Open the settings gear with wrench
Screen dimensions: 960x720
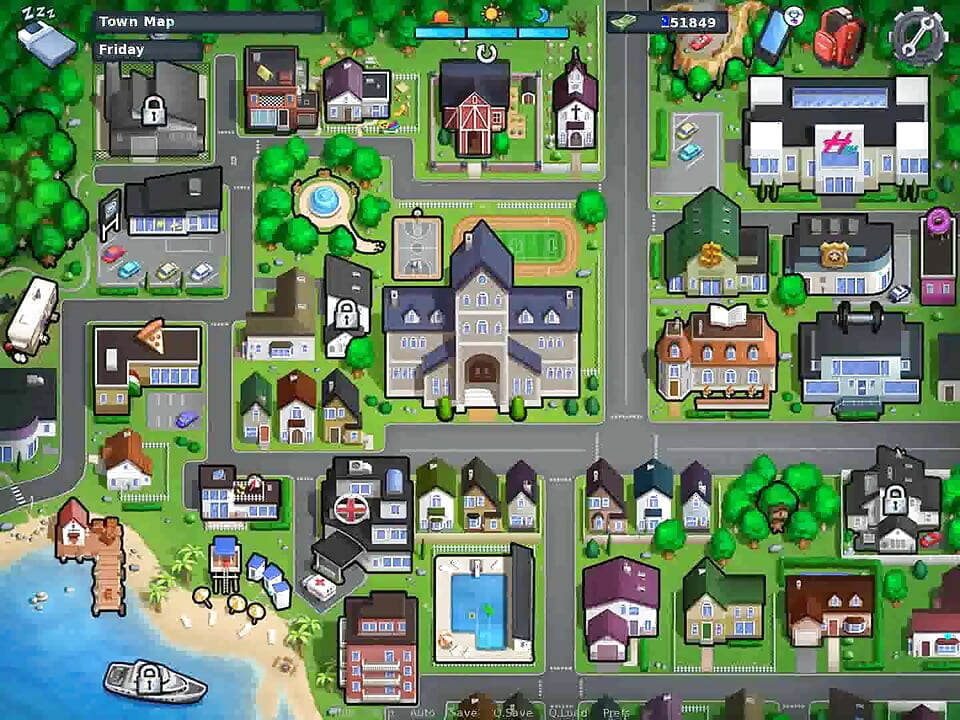[x=917, y=36]
